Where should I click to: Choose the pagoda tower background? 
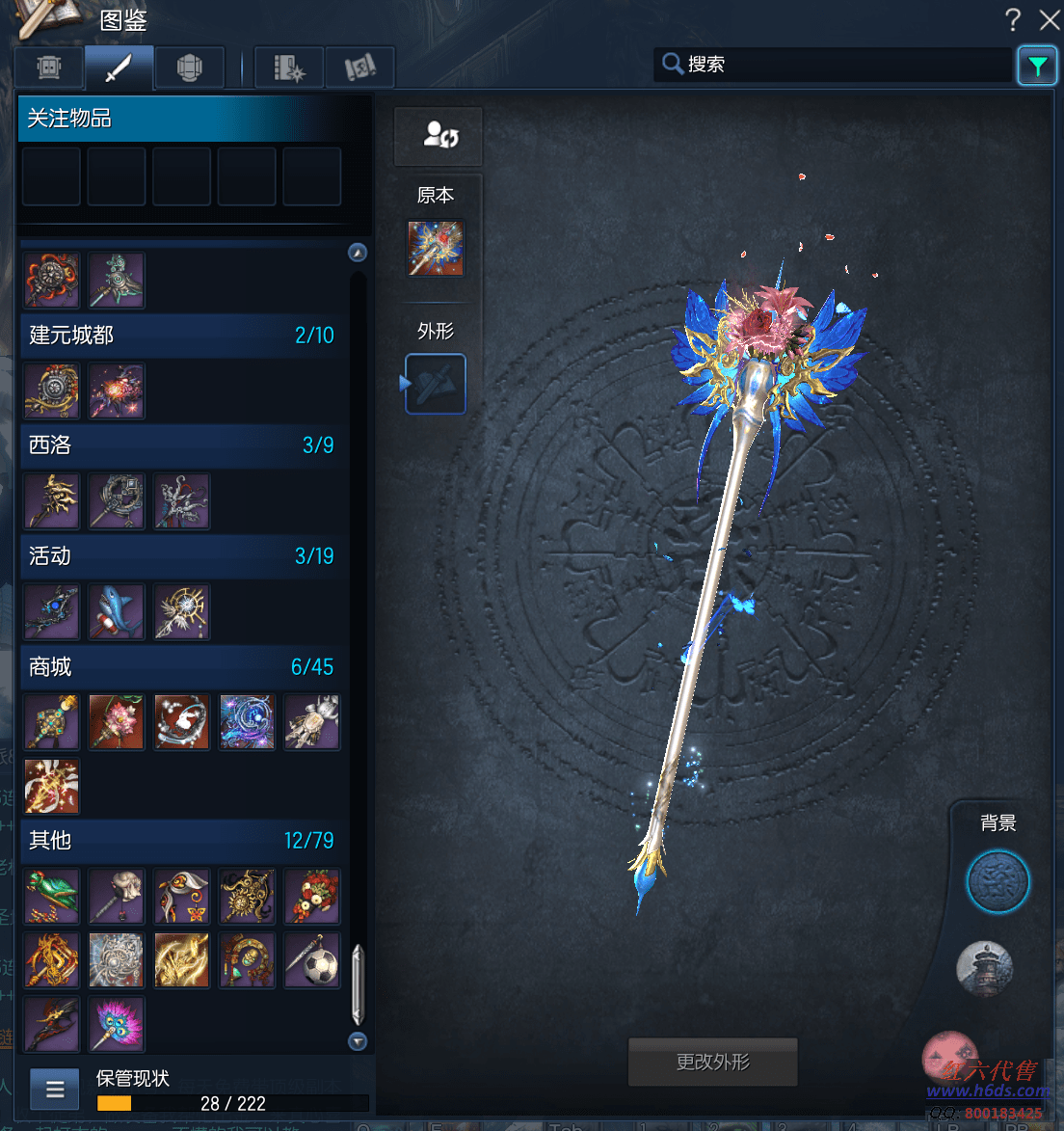click(984, 968)
